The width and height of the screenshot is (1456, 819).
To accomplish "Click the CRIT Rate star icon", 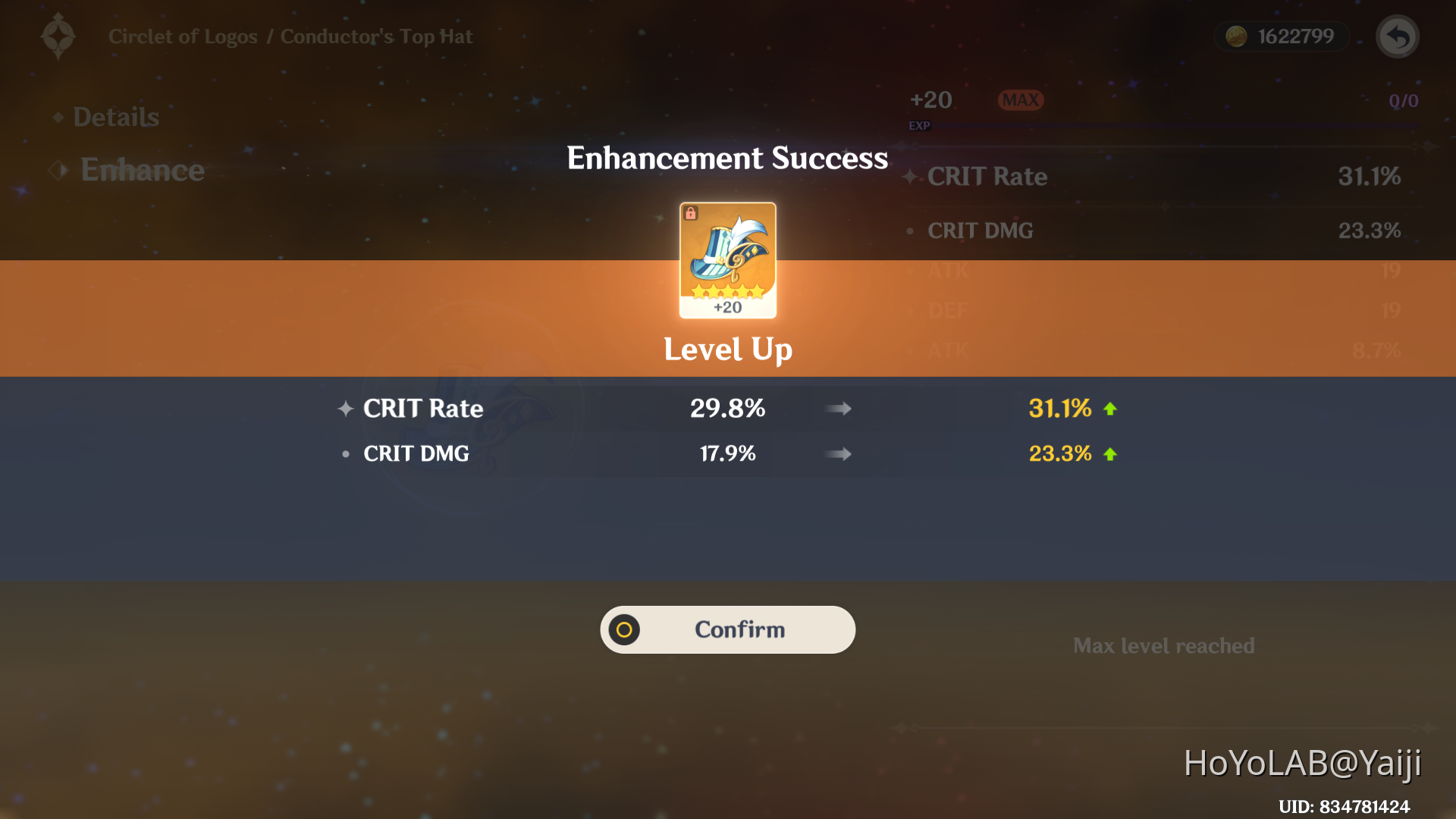I will pos(346,408).
